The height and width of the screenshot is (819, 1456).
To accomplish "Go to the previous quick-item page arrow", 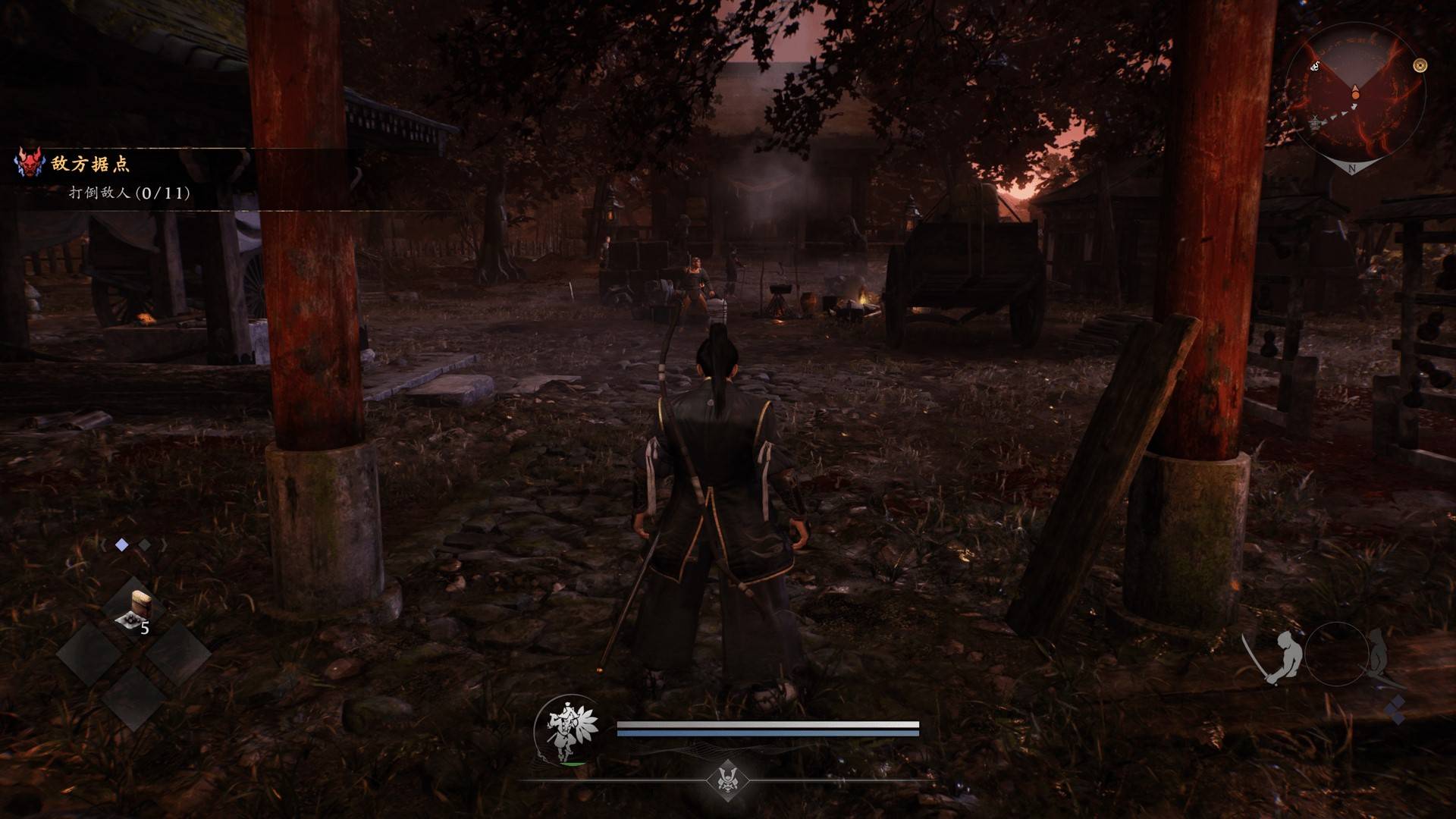I will tap(103, 544).
